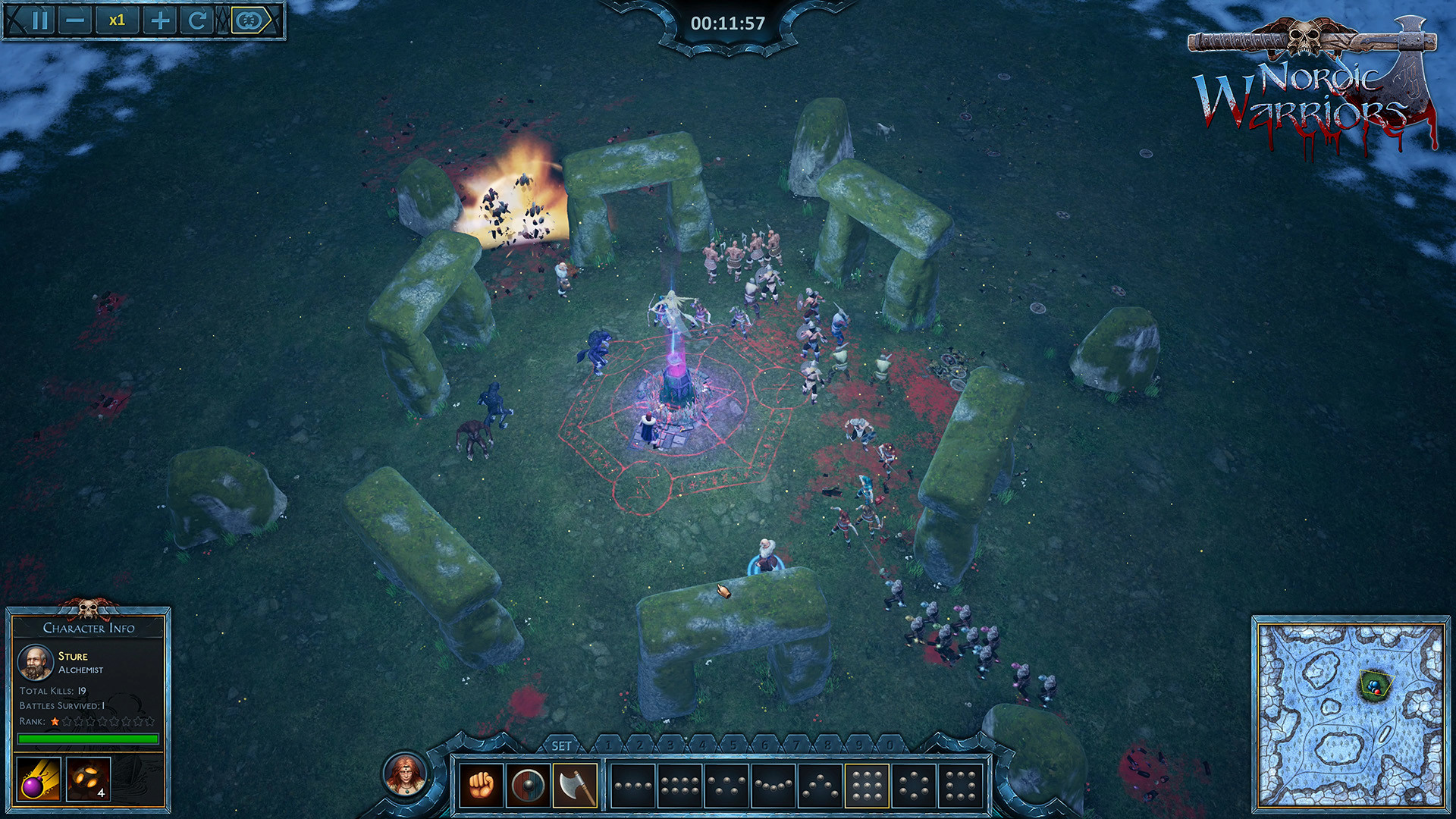This screenshot has width=1456, height=819.
Task: Decrease game speed with minus button
Action: point(75,20)
